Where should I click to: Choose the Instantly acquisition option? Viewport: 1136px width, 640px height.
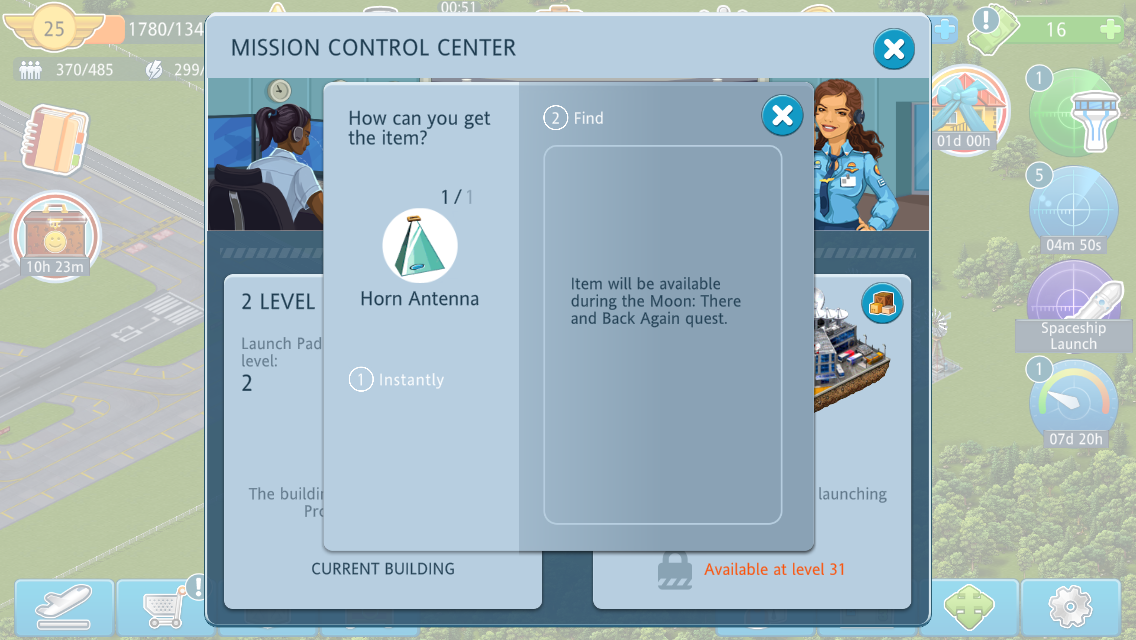397,380
